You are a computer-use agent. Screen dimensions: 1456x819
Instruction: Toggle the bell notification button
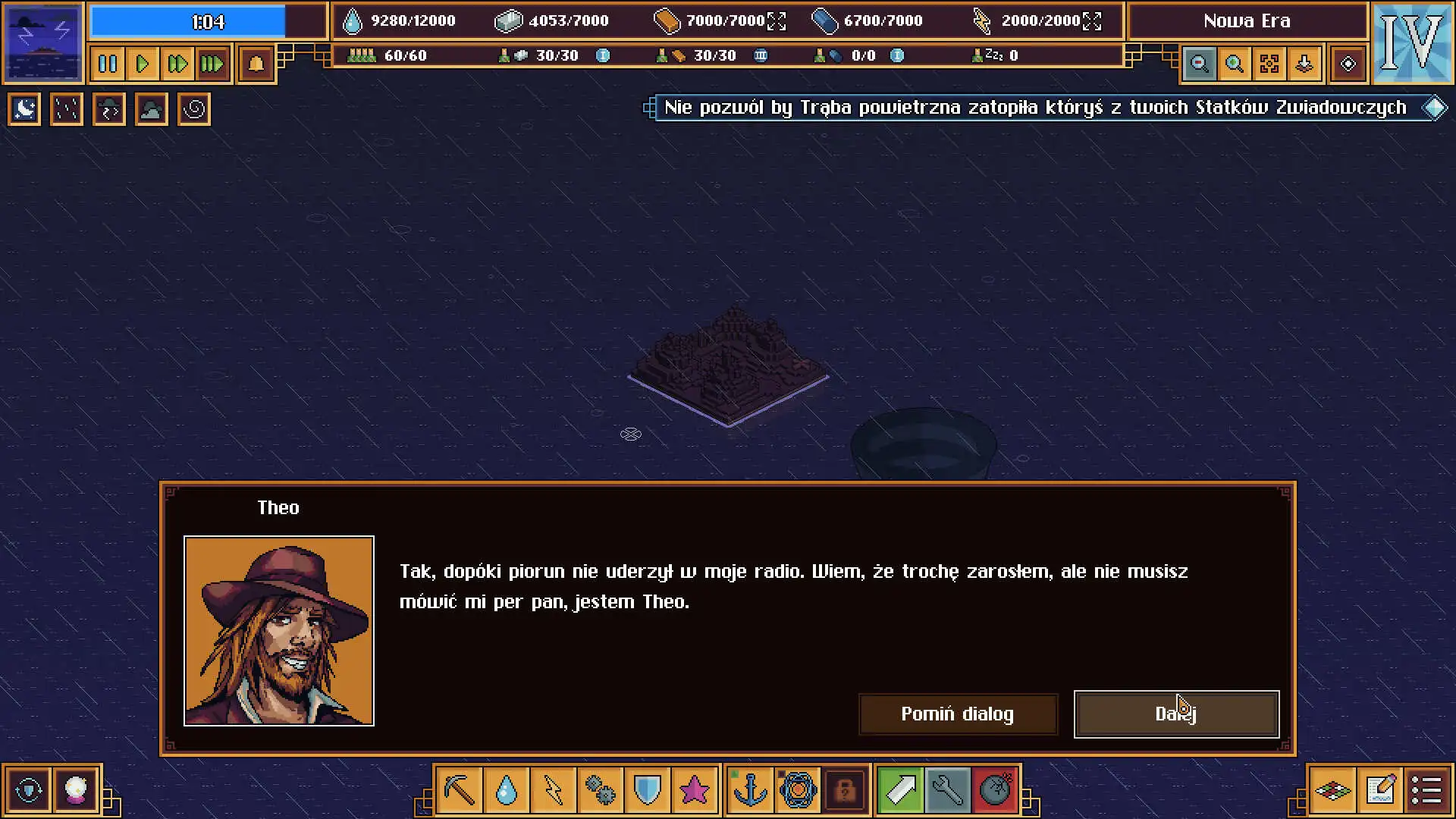click(x=256, y=64)
